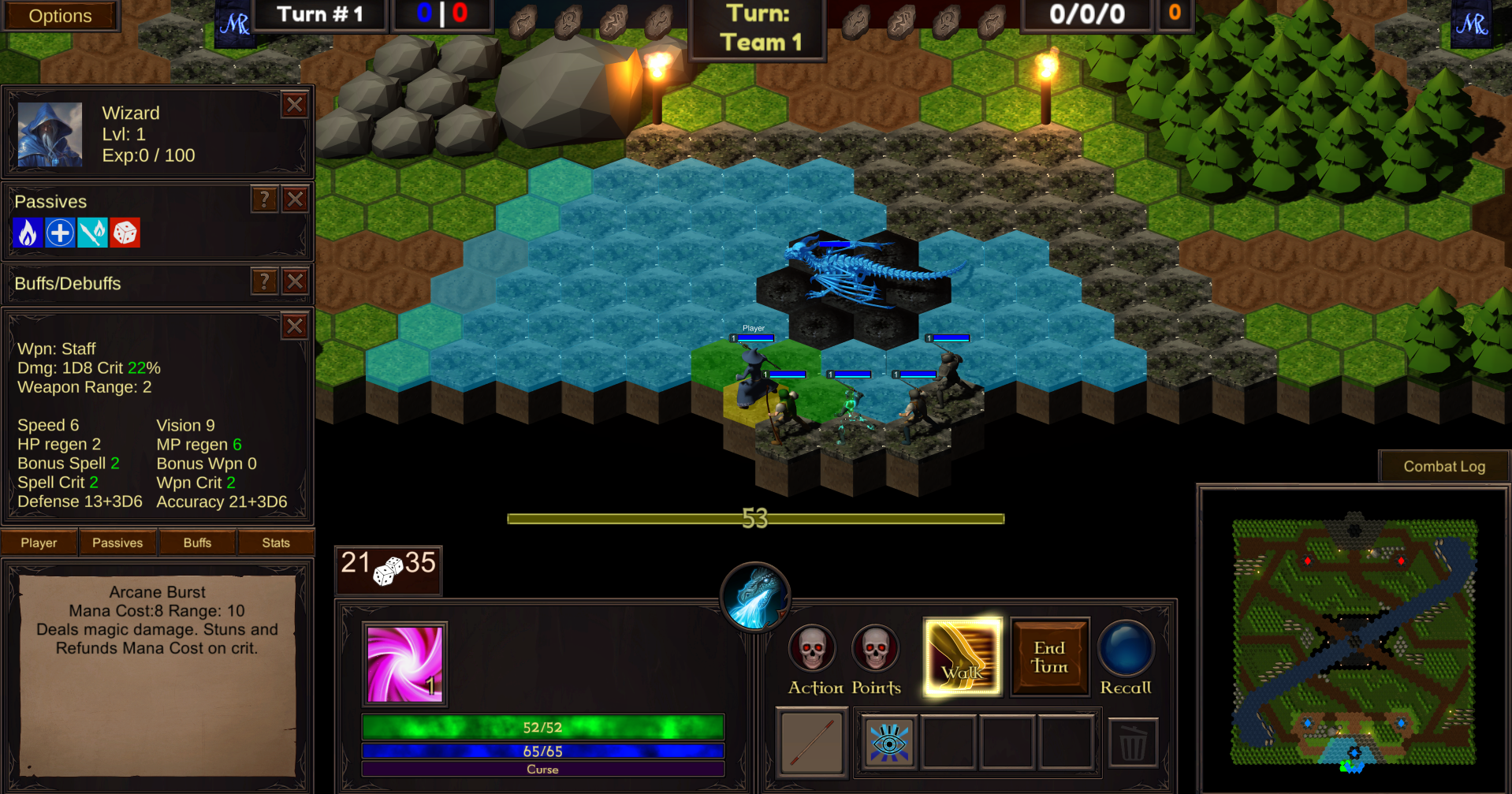1512x794 pixels.
Task: Click the trash bin icon
Action: [1133, 742]
